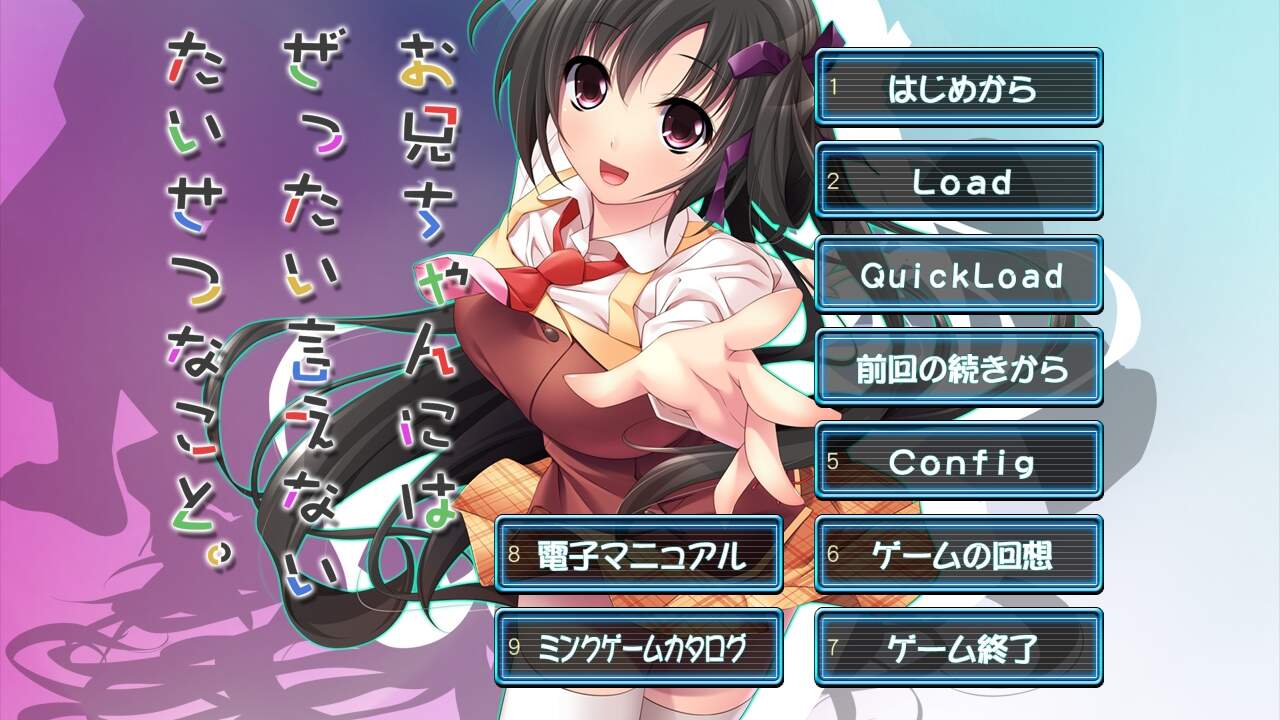This screenshot has height=720, width=1280.
Task: Open the Config settings
Action: (x=959, y=461)
